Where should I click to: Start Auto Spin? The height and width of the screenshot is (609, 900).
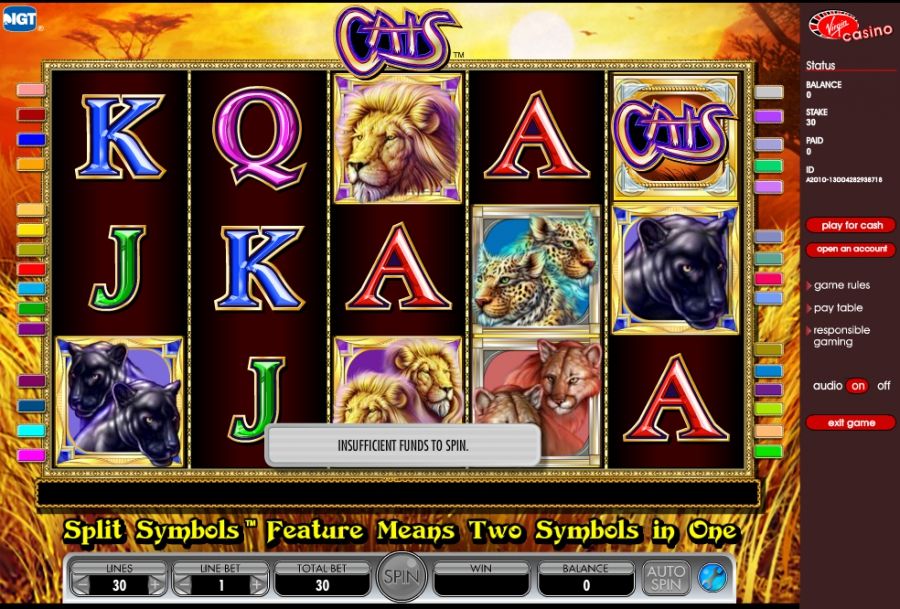click(x=665, y=577)
